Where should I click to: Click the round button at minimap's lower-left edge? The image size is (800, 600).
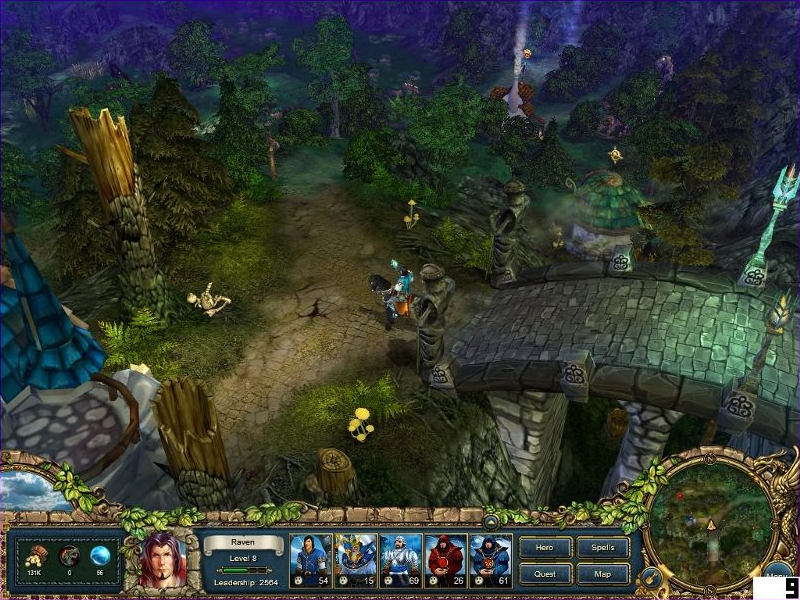click(x=651, y=577)
